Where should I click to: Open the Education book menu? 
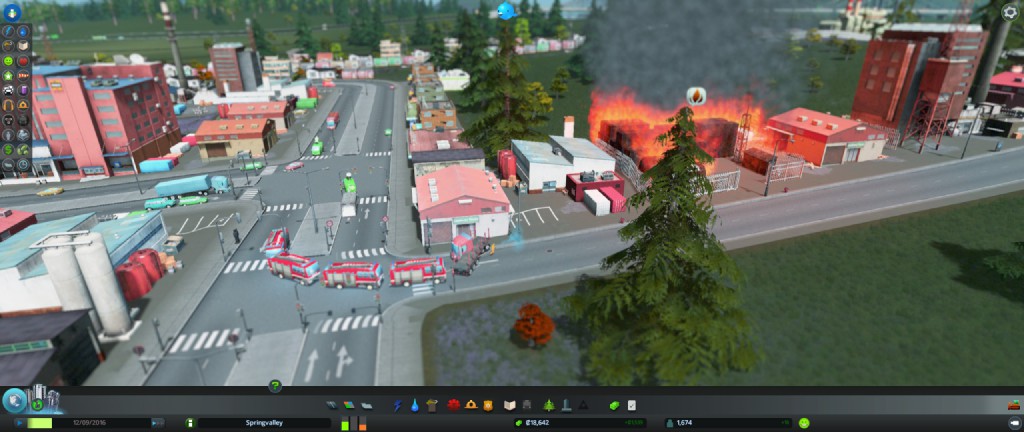click(x=509, y=405)
